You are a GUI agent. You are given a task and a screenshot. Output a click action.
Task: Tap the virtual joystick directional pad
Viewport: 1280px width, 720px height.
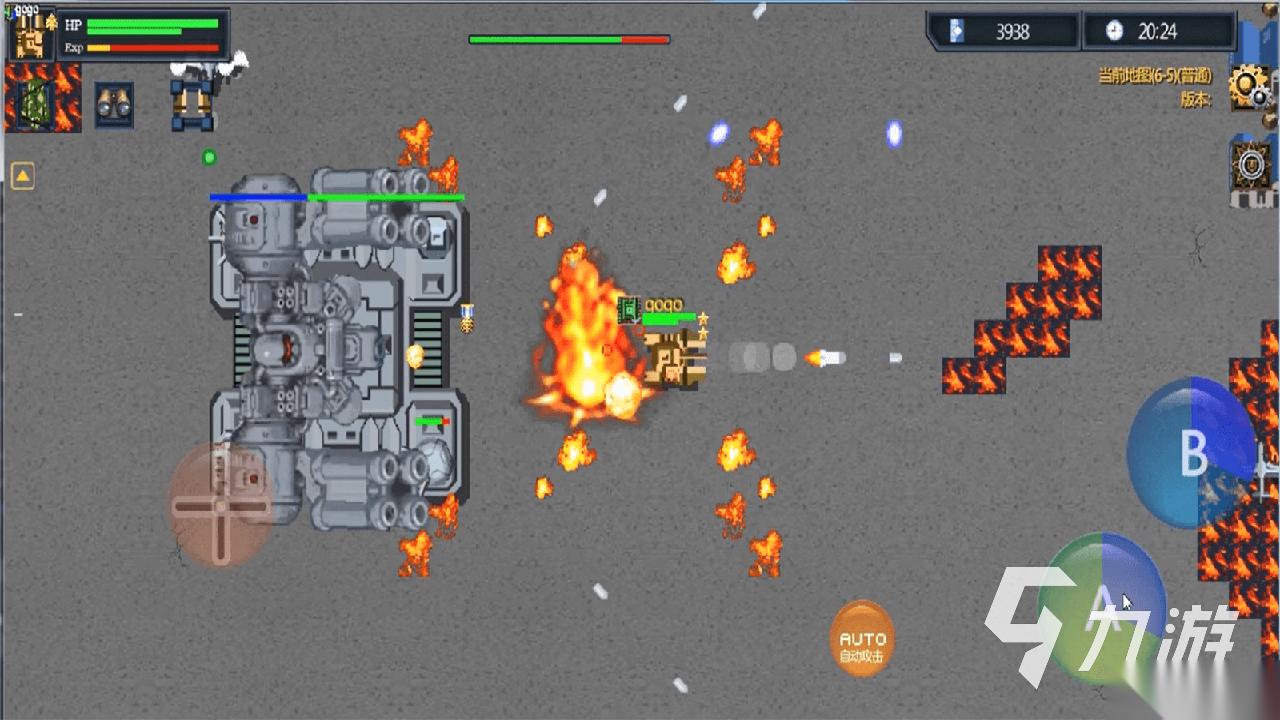[x=220, y=505]
